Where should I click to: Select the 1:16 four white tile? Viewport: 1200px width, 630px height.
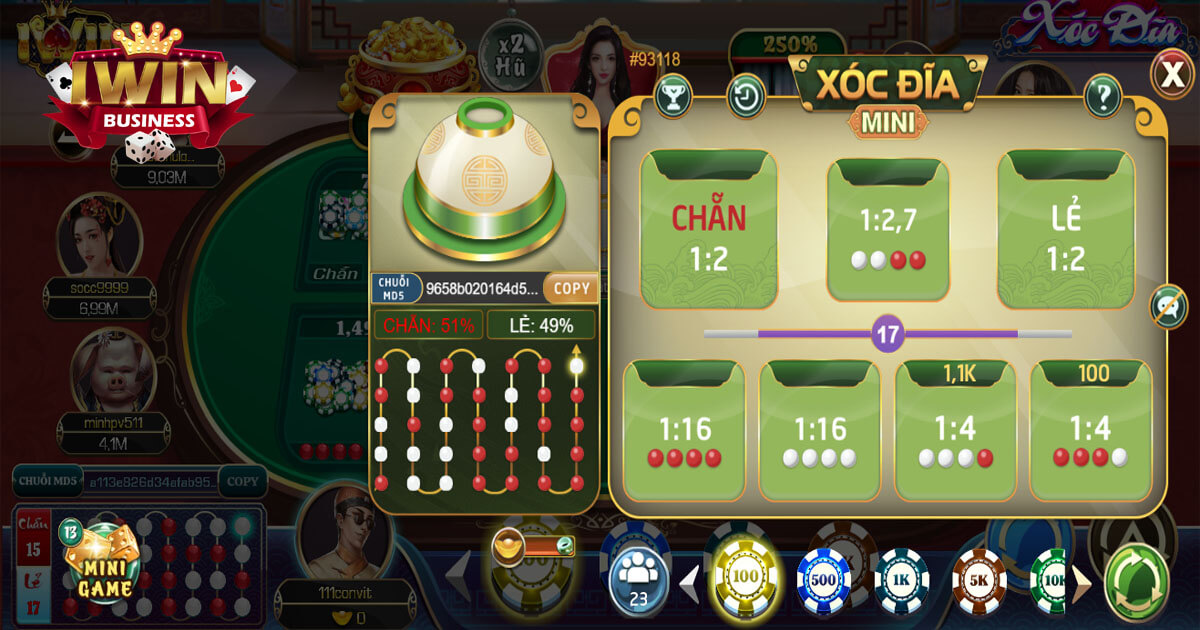tap(820, 430)
